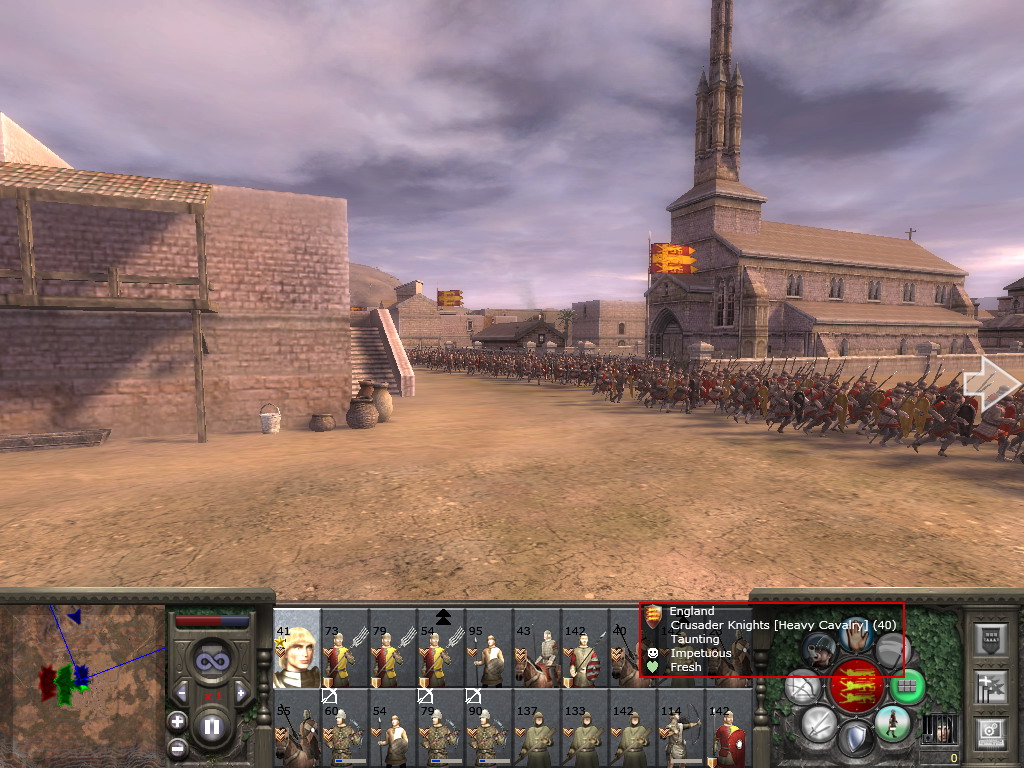Choose the red shield 142-man unit card
This screenshot has width=1024, height=768.
[729, 735]
